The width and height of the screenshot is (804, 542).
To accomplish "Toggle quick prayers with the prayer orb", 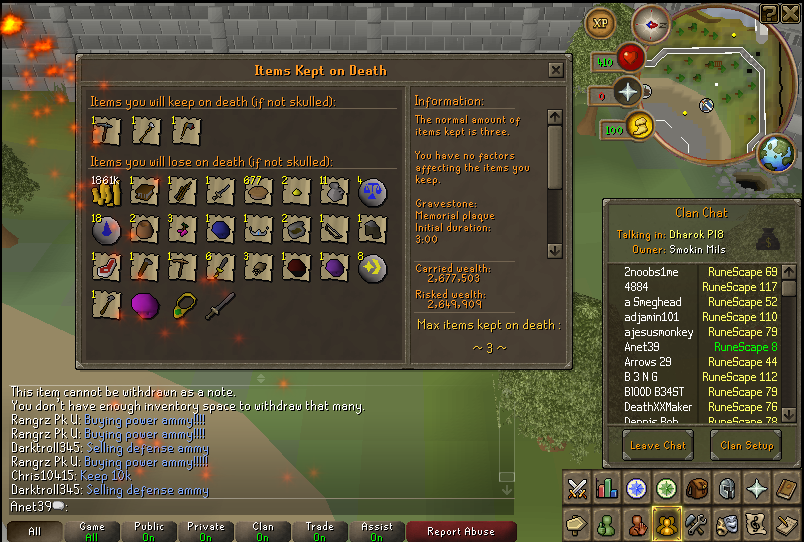I will tap(628, 94).
